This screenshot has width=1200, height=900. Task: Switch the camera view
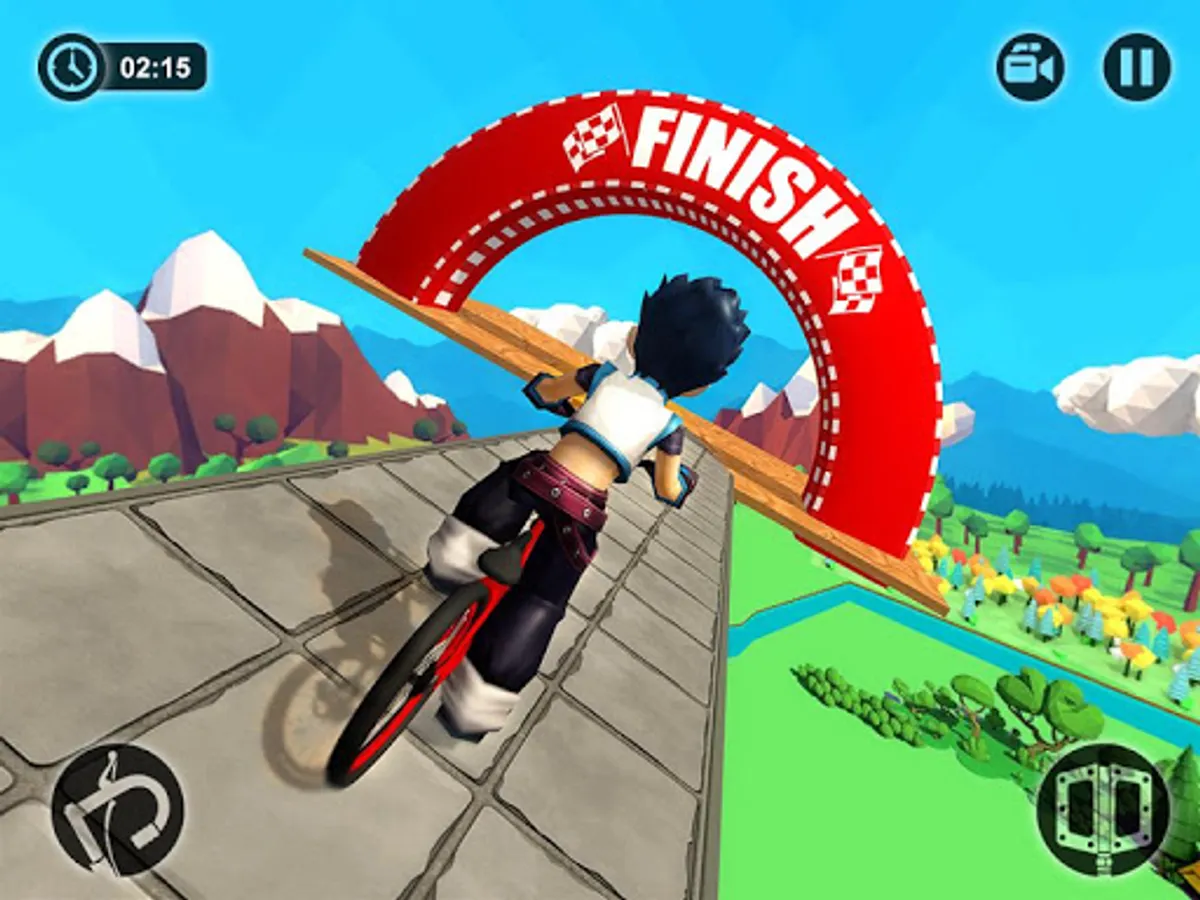tap(1030, 67)
